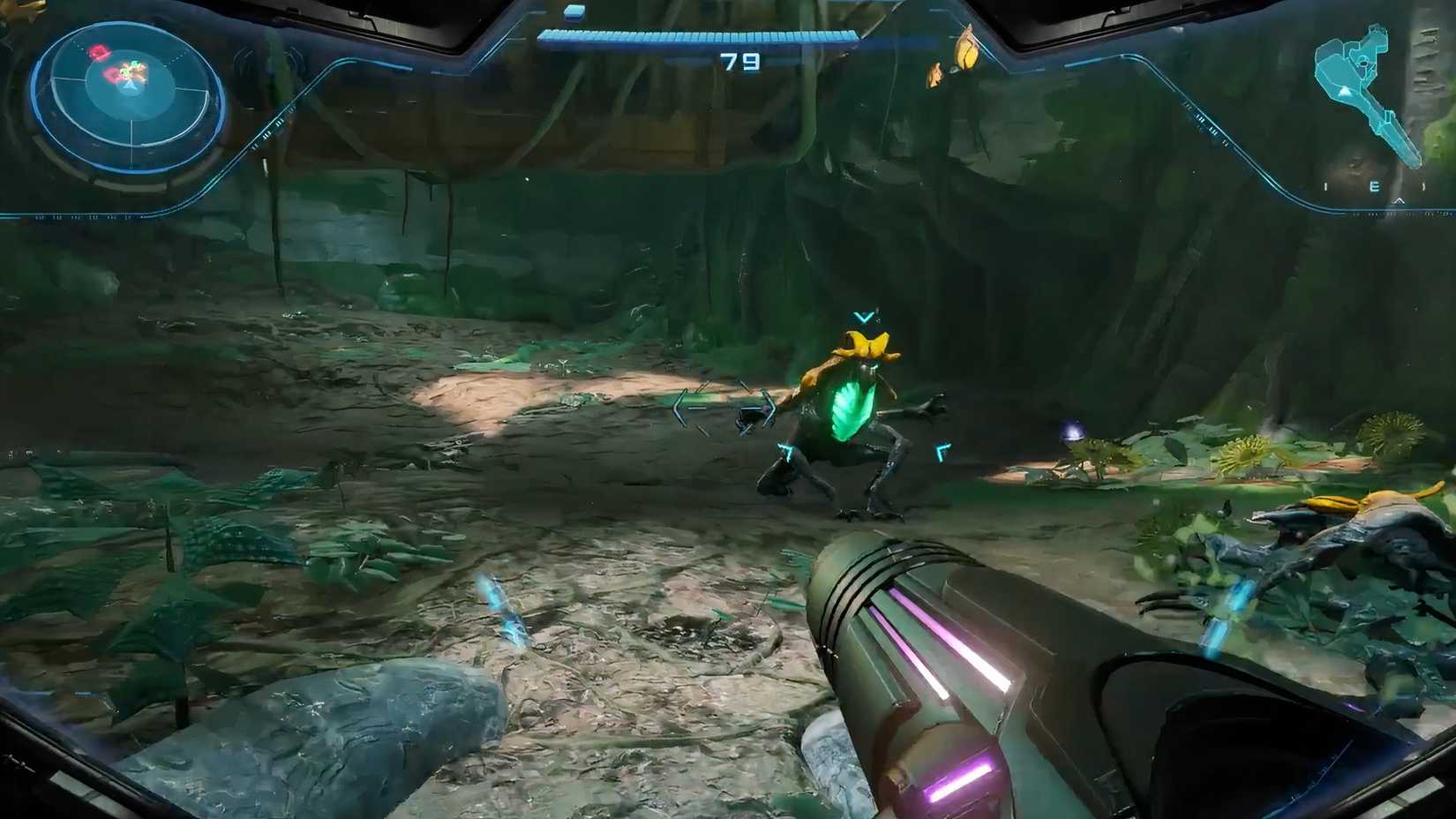Click the upward chevron below the mini-map
The width and height of the screenshot is (1456, 819).
(1400, 199)
